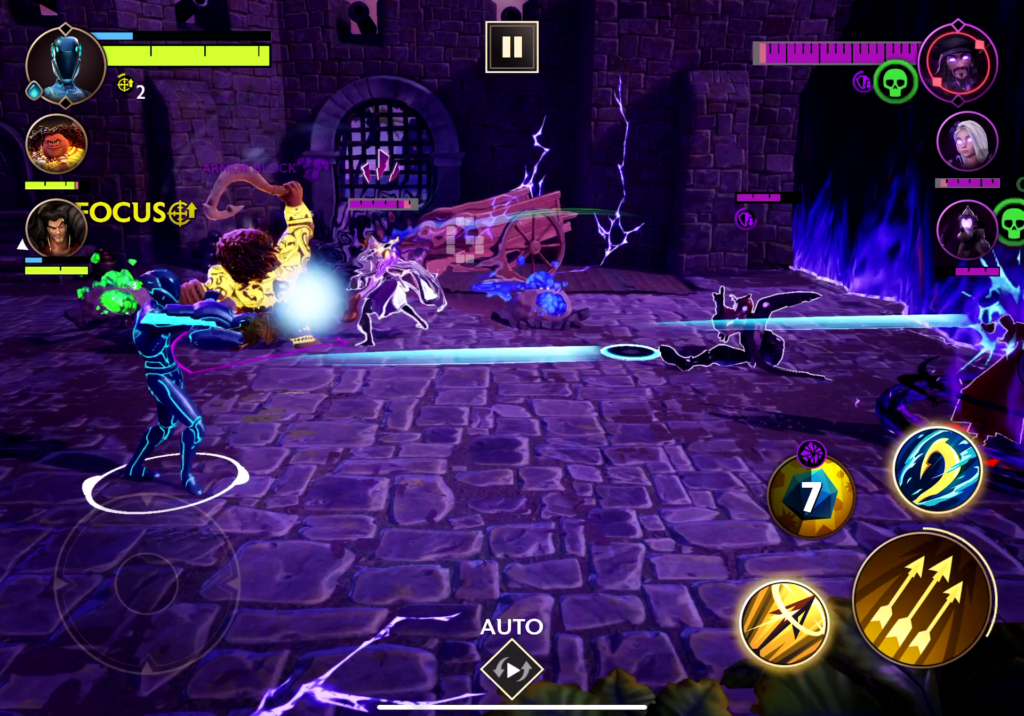
Task: Switch to the long dark-haired ally portrait
Action: (56, 229)
